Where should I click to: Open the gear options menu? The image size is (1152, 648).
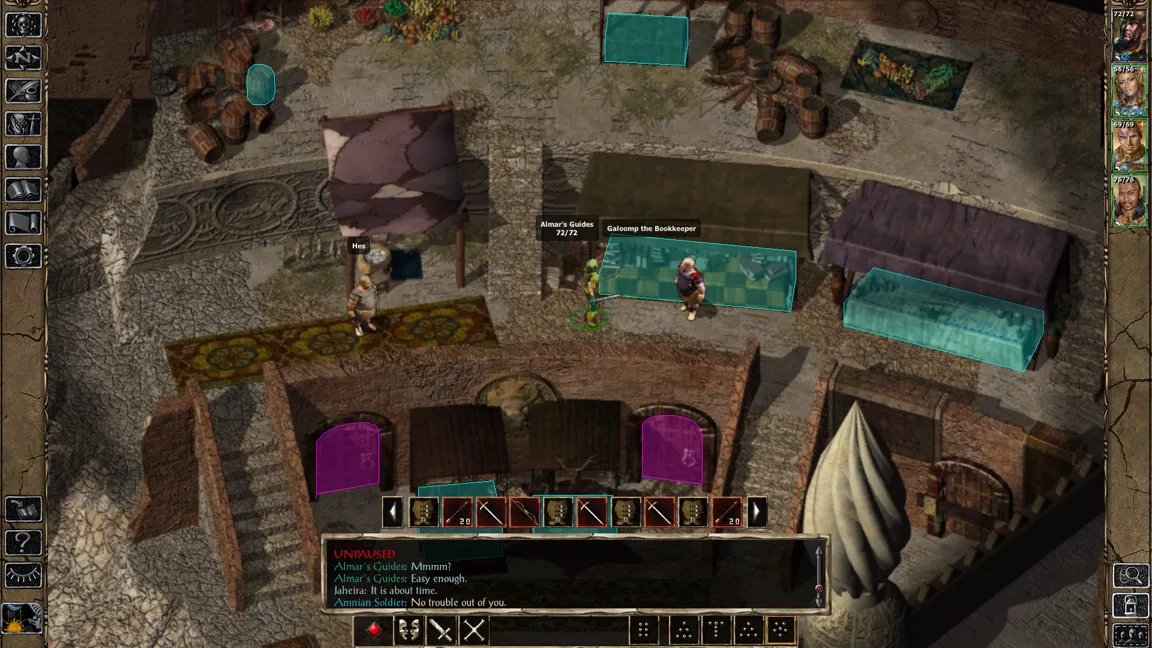tap(23, 256)
